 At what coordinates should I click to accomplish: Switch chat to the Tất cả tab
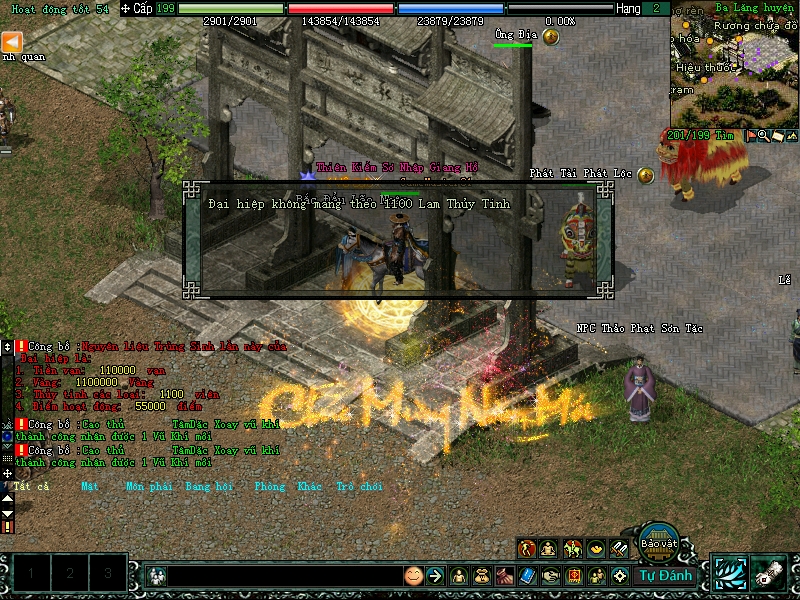point(31,487)
